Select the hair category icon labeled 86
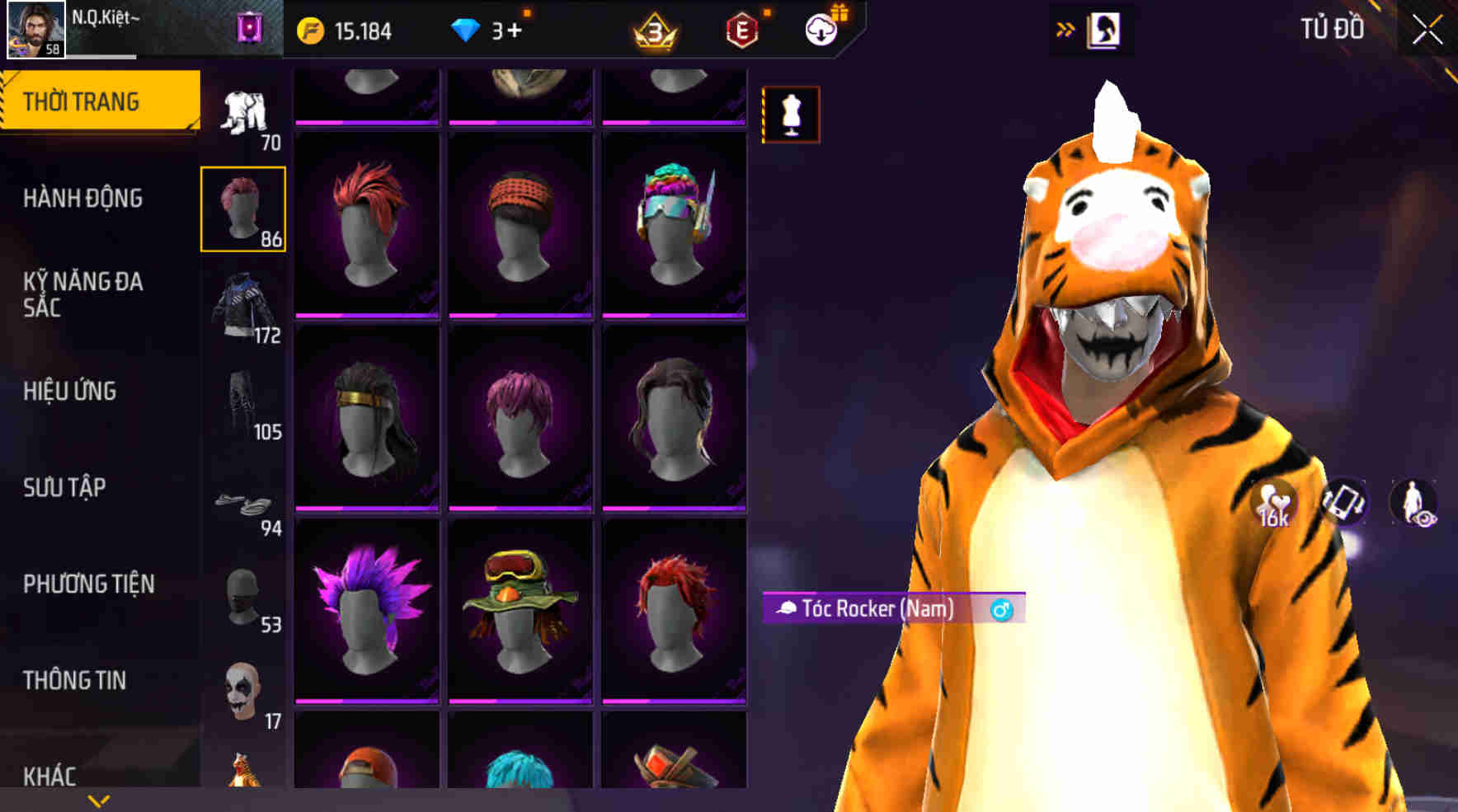 pos(243,206)
